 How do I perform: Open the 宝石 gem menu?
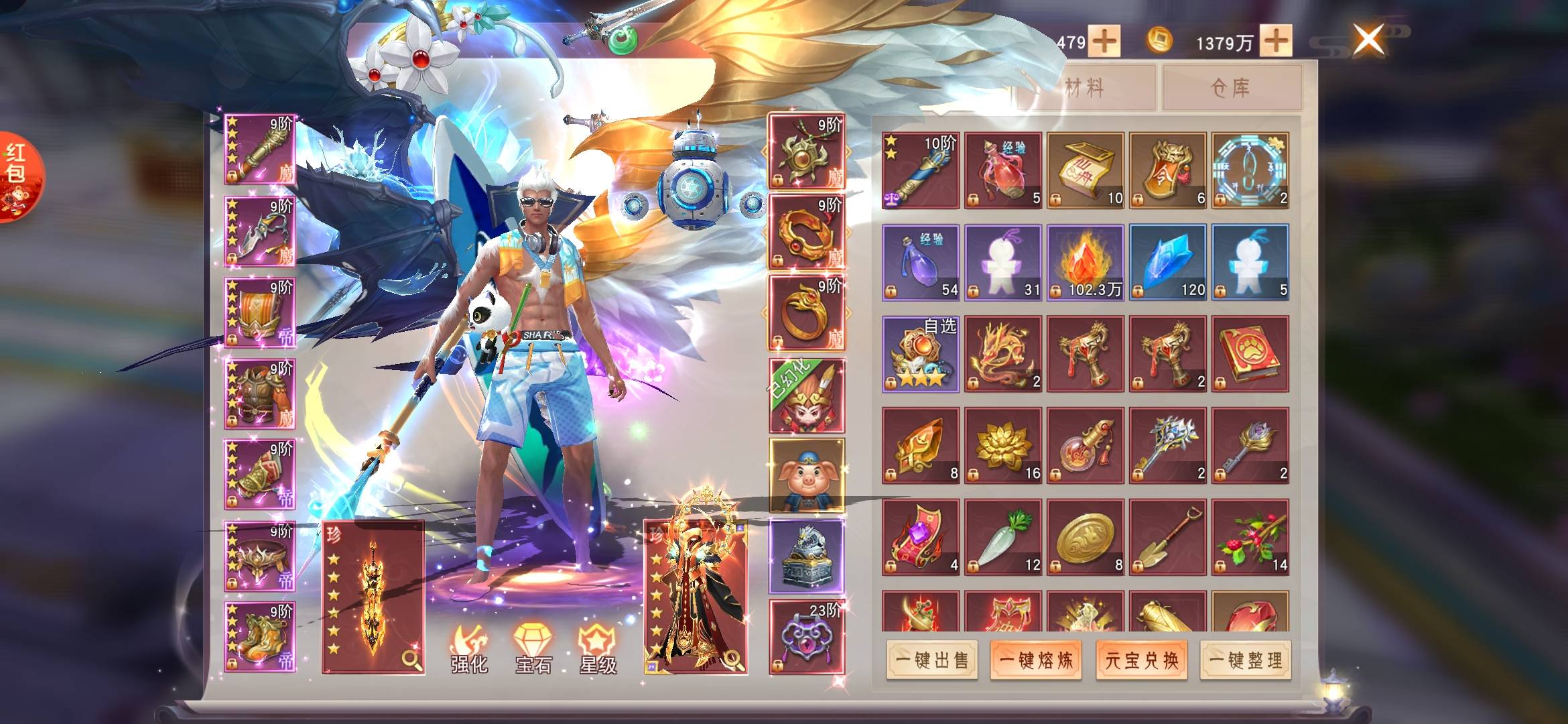pyautogui.click(x=533, y=649)
